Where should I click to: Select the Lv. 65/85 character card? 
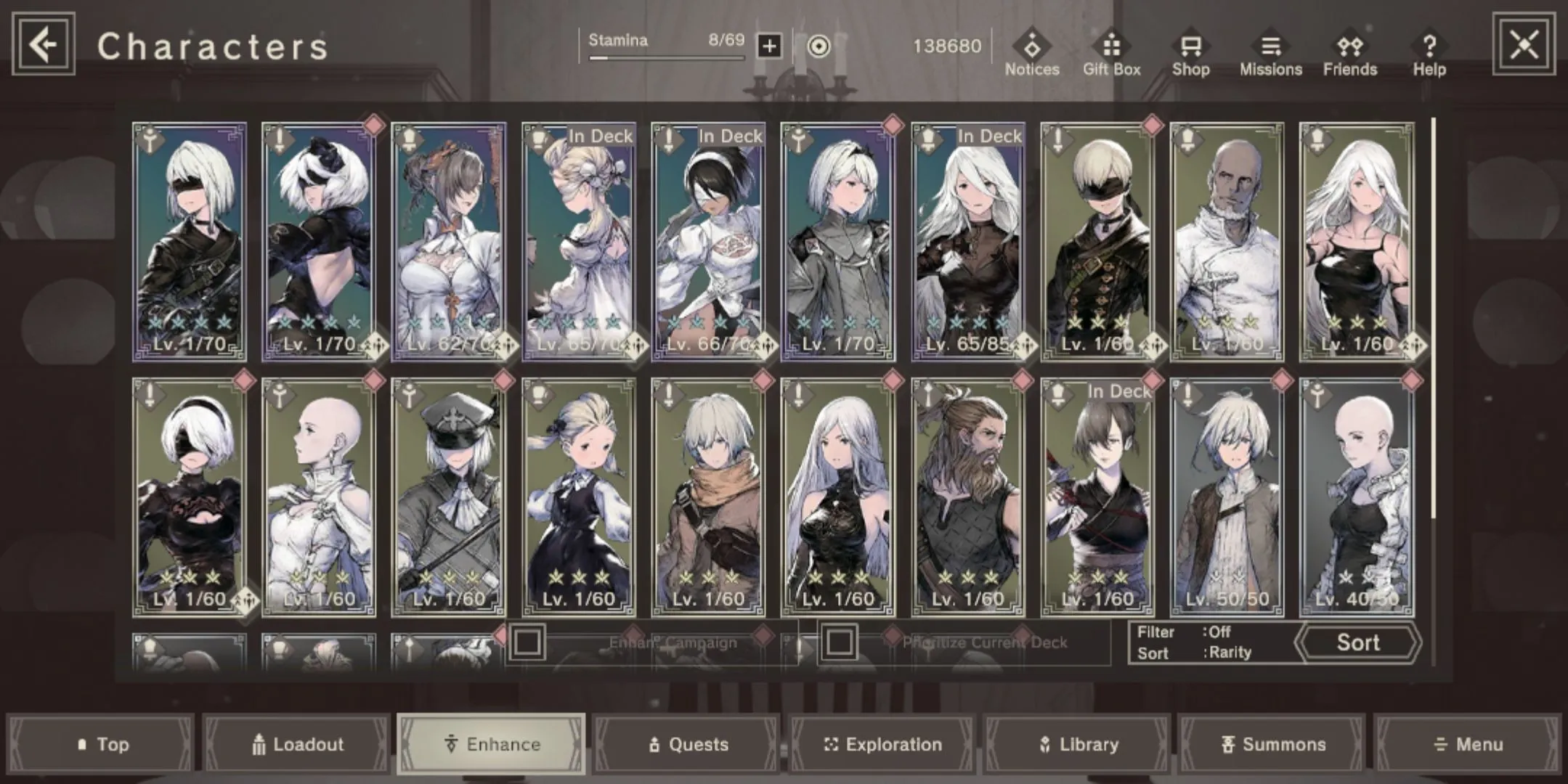[x=968, y=242]
